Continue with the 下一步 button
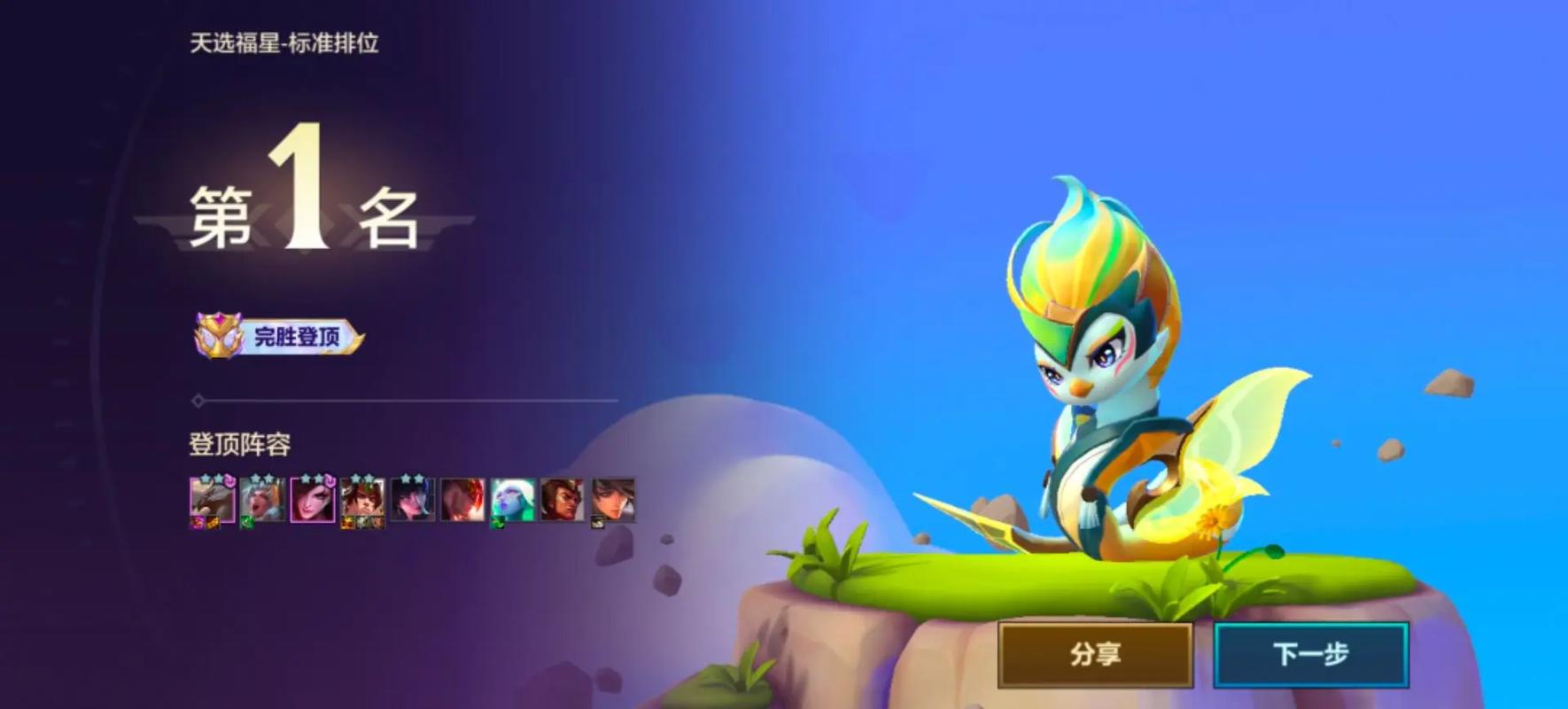Image resolution: width=1568 pixels, height=709 pixels. 1310,654
